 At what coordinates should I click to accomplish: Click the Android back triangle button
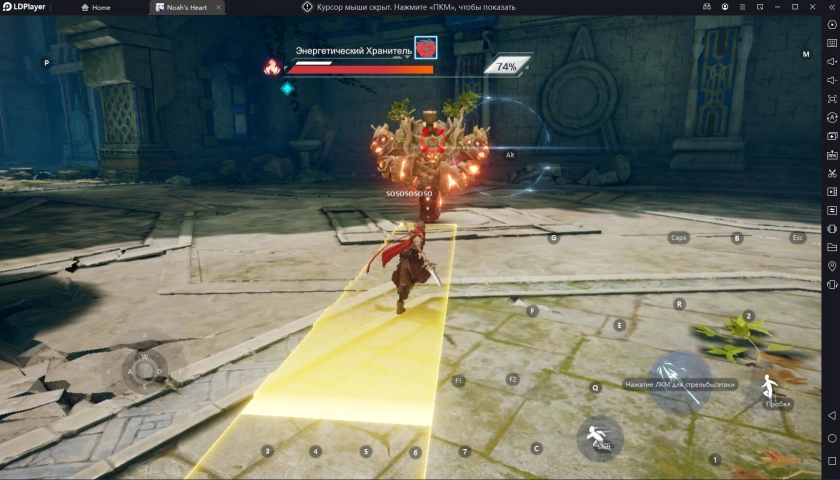point(832,415)
